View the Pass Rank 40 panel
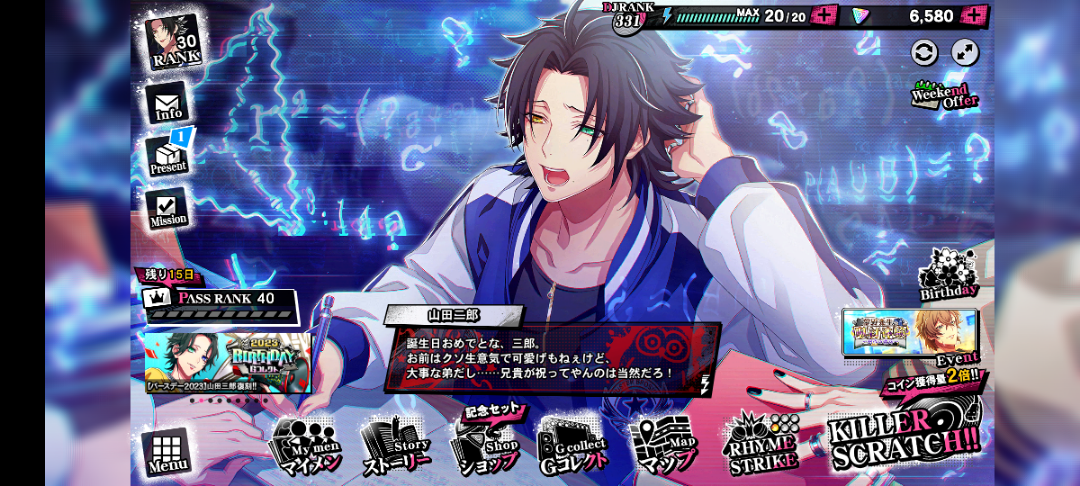Viewport: 1080px width, 486px height. pyautogui.click(x=220, y=299)
